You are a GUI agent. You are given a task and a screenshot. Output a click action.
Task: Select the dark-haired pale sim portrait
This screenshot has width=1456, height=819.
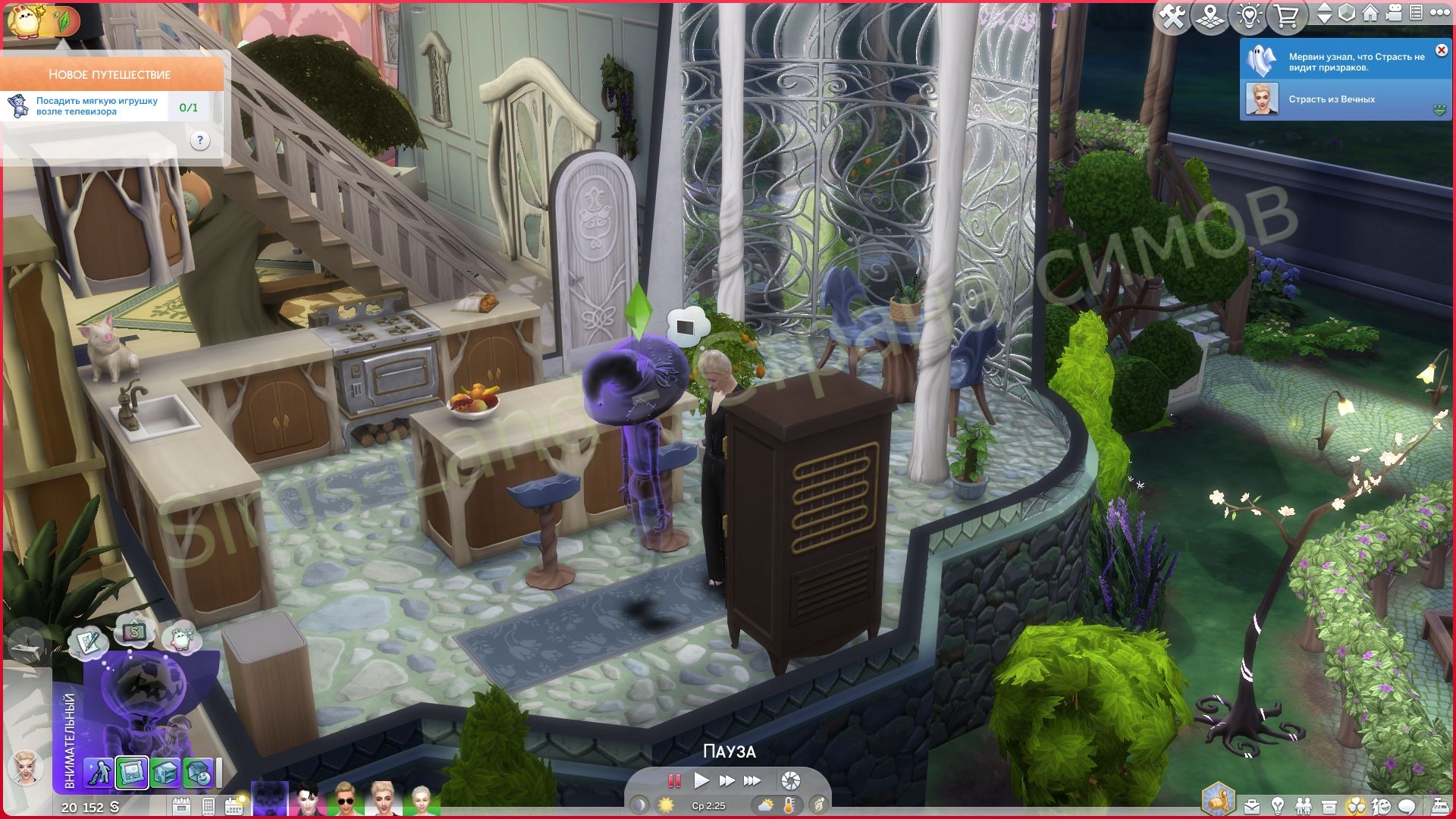(308, 800)
